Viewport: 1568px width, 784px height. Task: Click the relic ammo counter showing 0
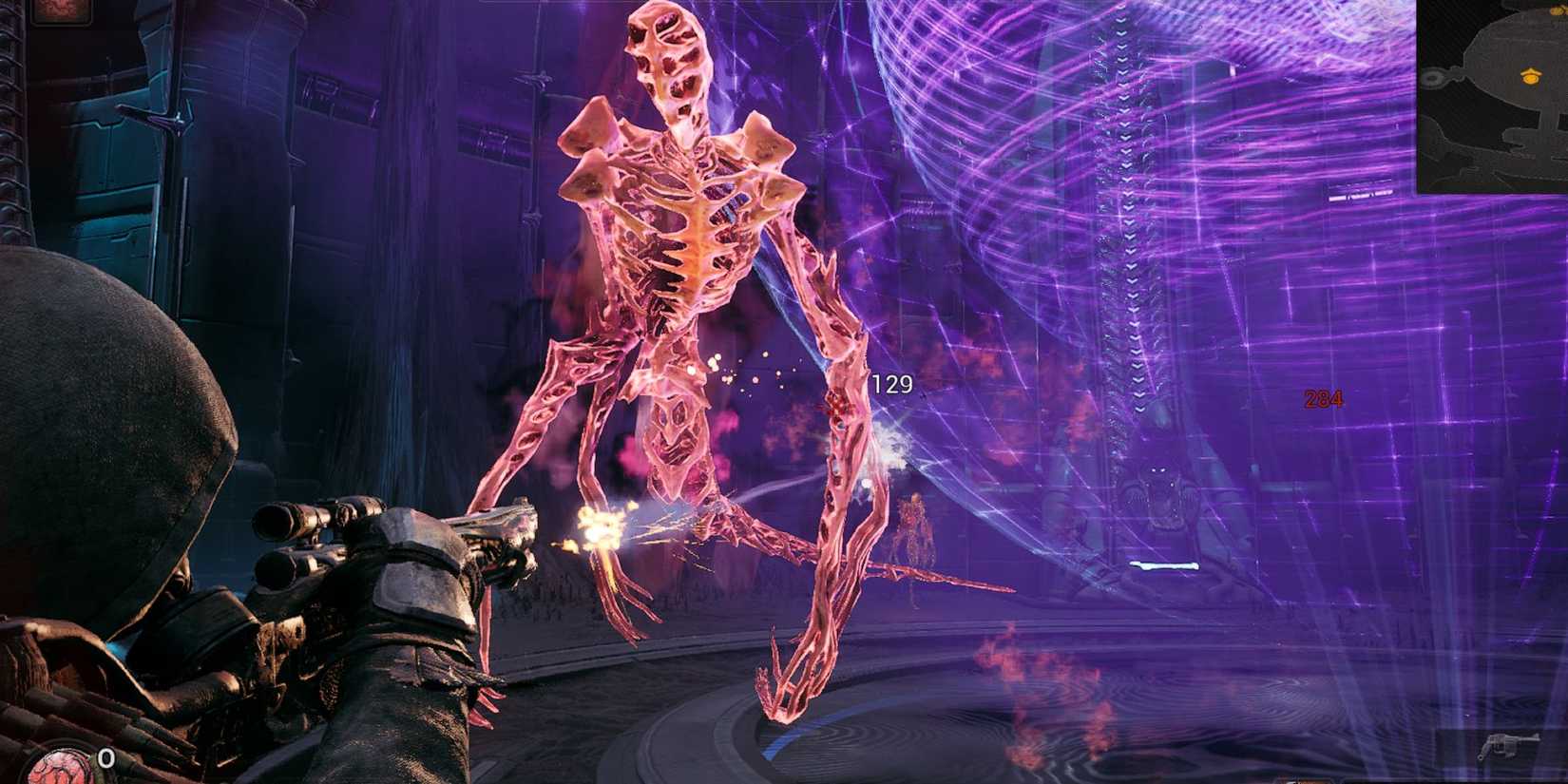(106, 757)
